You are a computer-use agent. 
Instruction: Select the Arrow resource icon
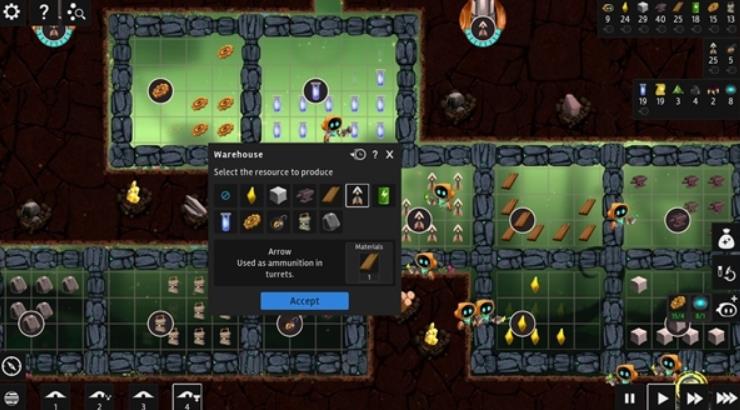(x=357, y=196)
